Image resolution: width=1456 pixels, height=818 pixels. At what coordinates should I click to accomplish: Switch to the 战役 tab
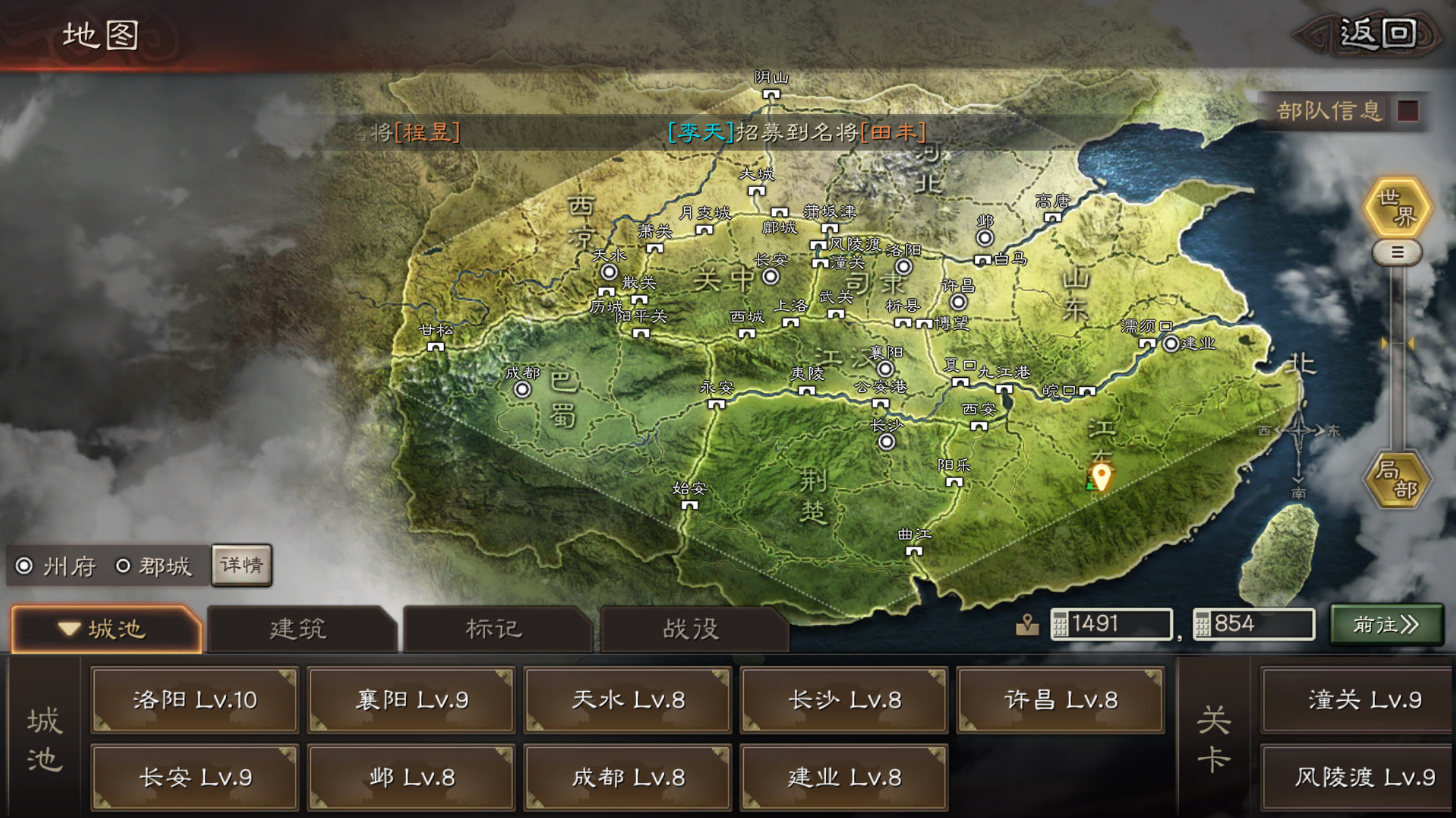pos(691,629)
